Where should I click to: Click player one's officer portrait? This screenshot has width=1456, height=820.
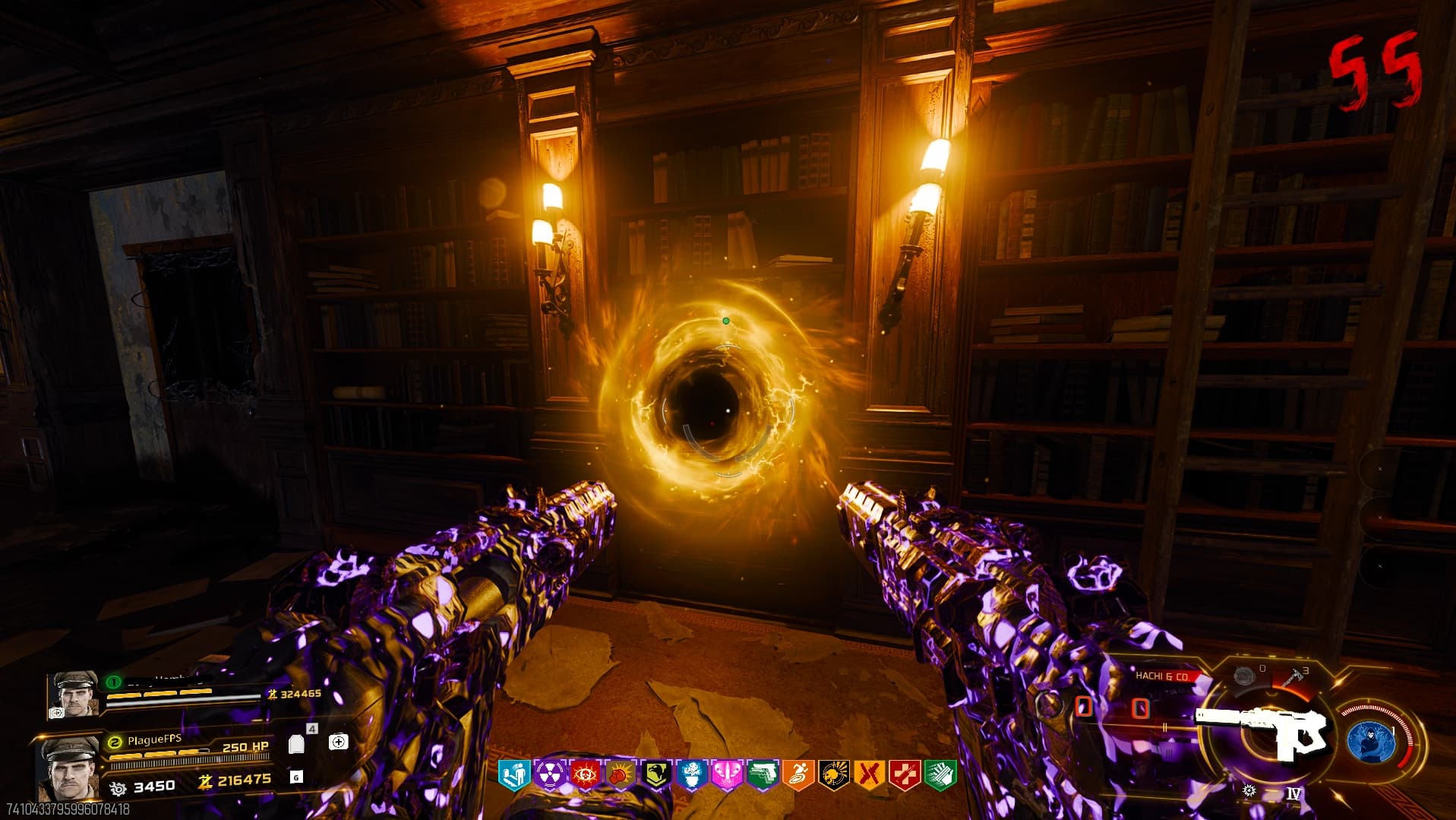tap(74, 693)
